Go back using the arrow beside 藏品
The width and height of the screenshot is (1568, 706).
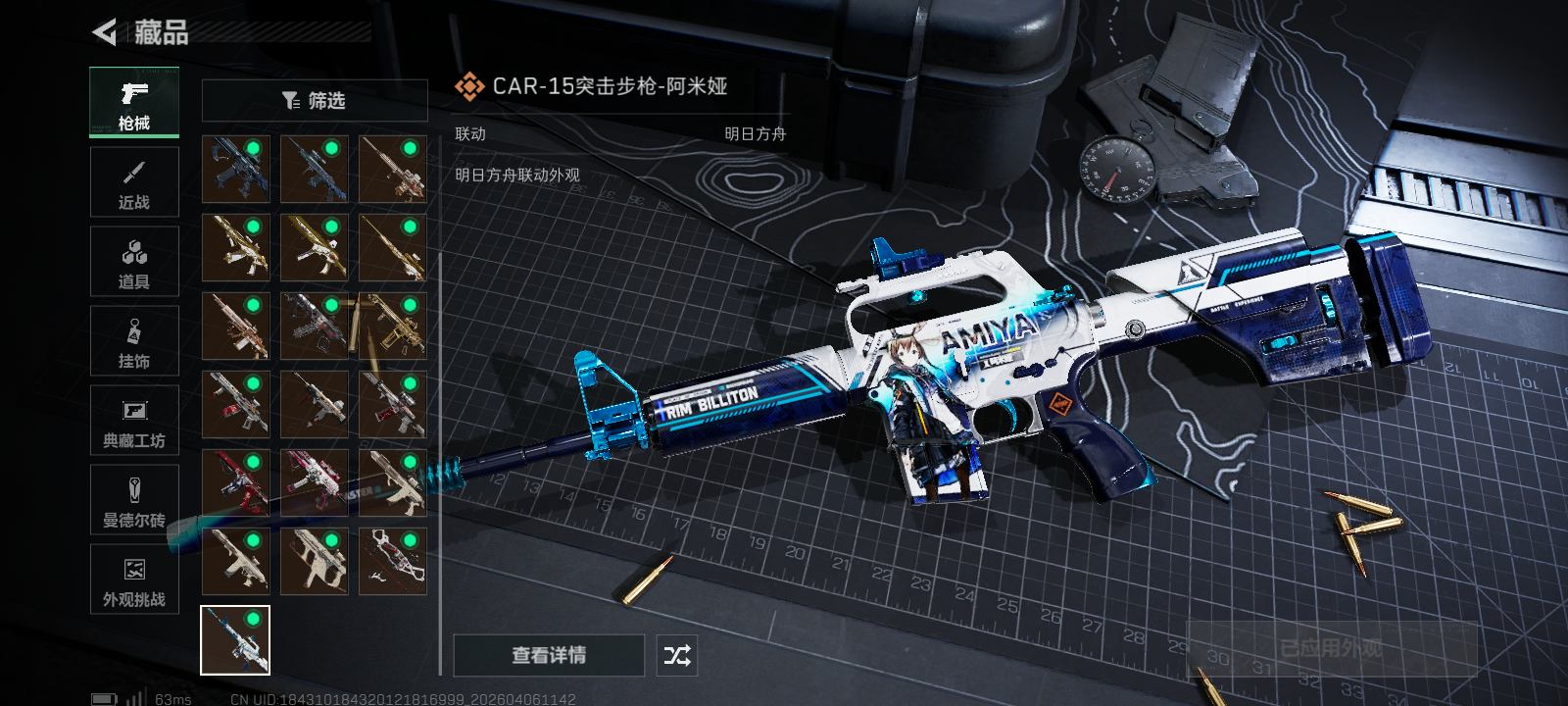coord(105,32)
